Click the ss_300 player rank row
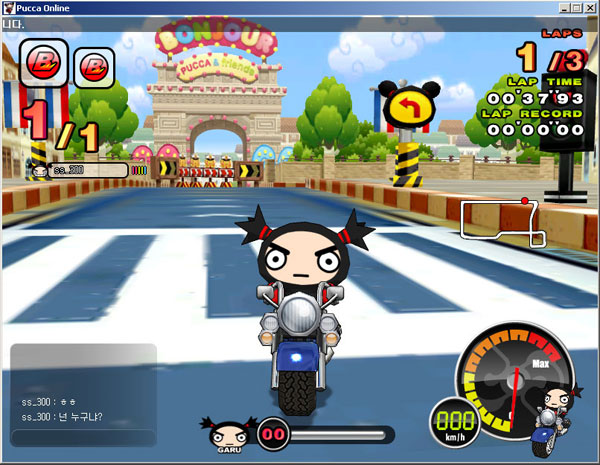The height and width of the screenshot is (465, 600). 84,170
